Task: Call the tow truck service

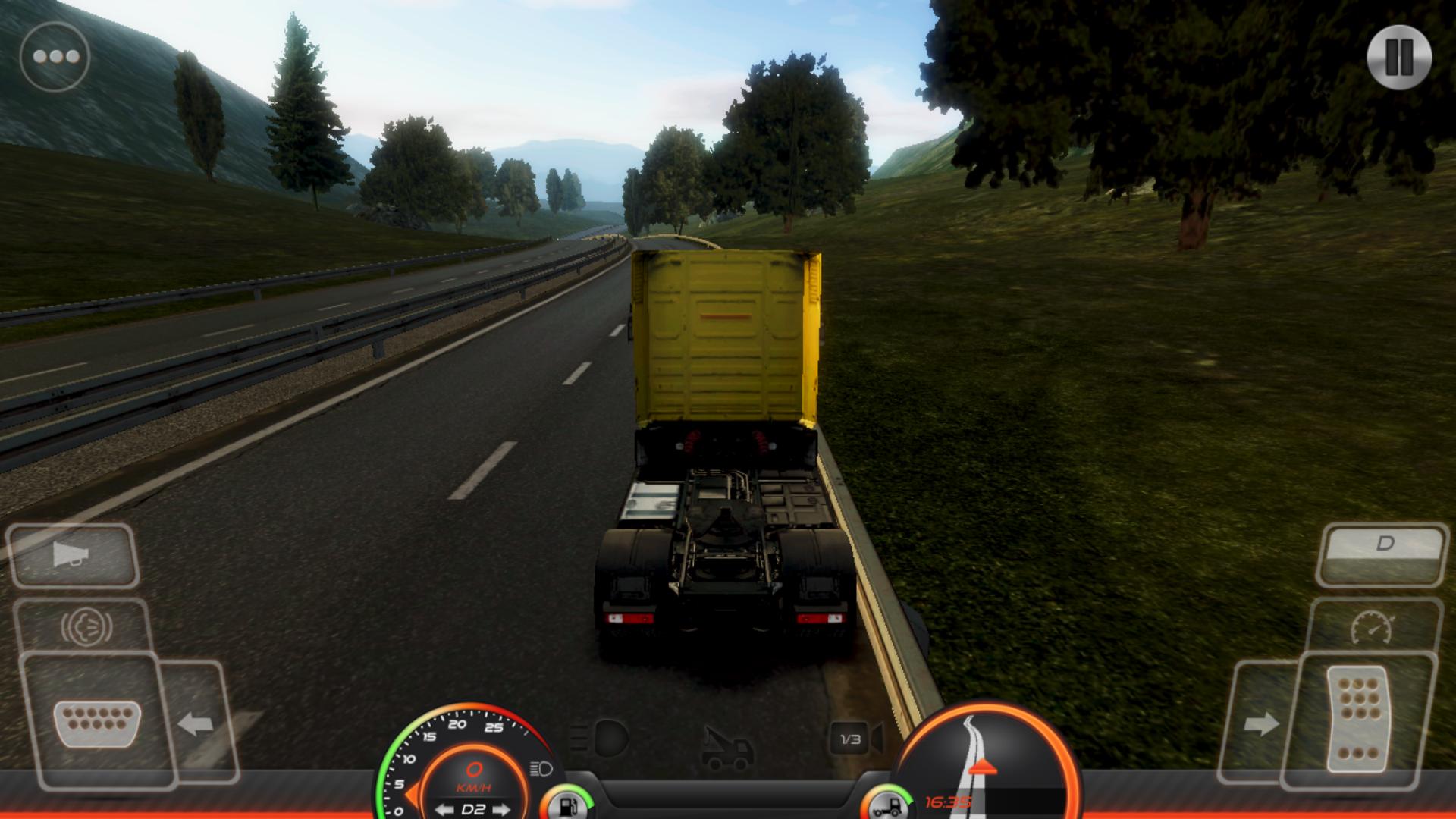Action: coord(727,747)
